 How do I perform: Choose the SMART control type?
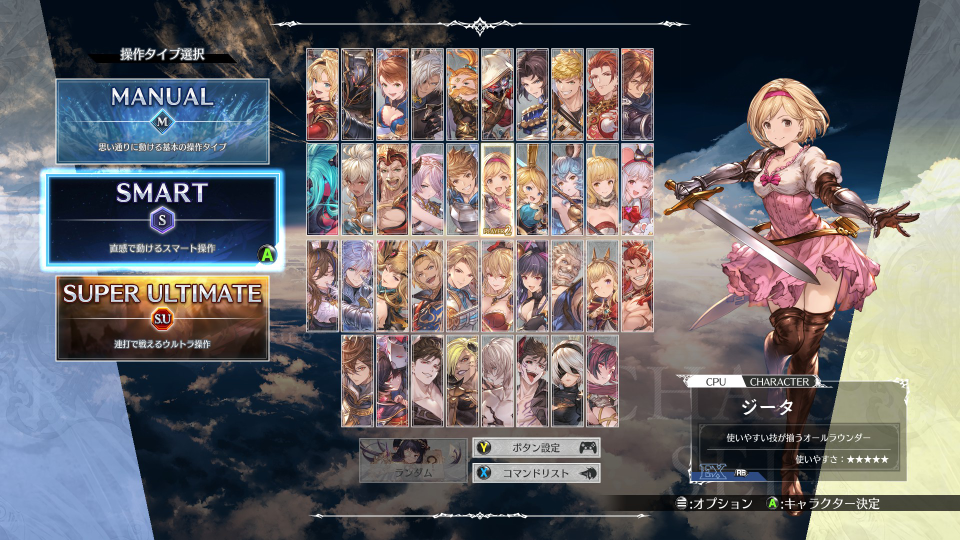[x=162, y=220]
